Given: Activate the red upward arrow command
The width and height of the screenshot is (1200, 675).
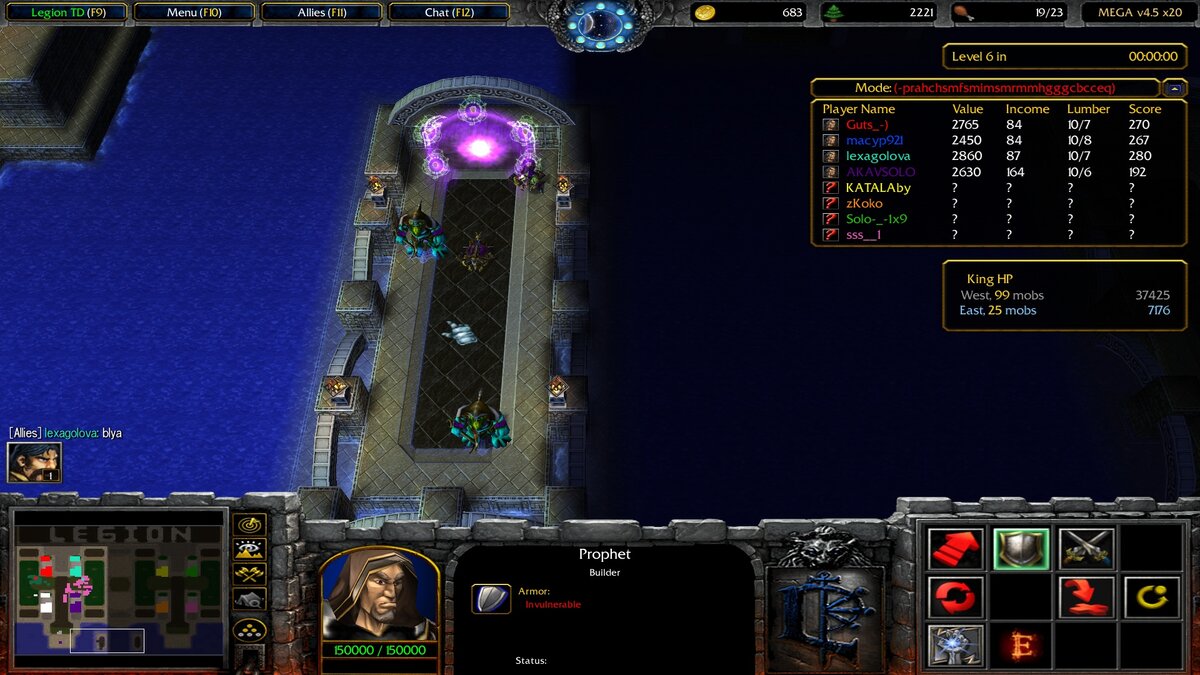Looking at the screenshot, I should (956, 549).
